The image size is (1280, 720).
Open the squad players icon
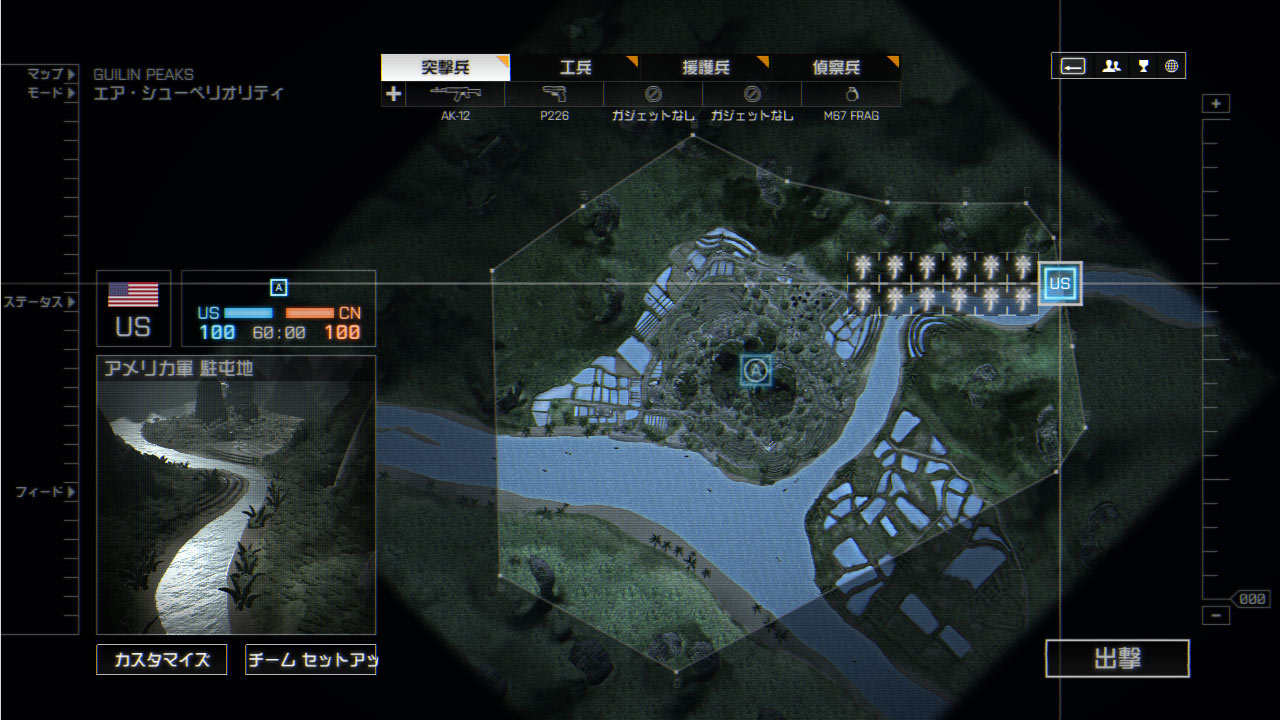[1111, 66]
